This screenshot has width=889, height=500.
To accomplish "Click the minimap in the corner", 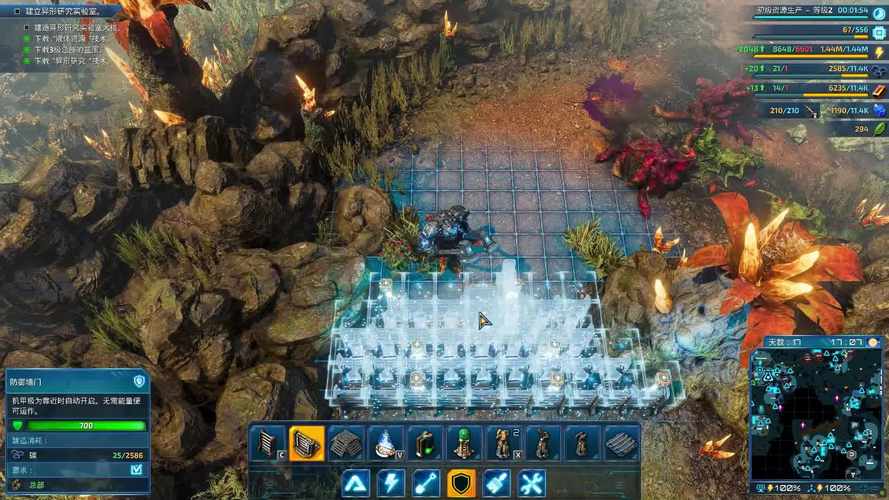I will point(815,412).
